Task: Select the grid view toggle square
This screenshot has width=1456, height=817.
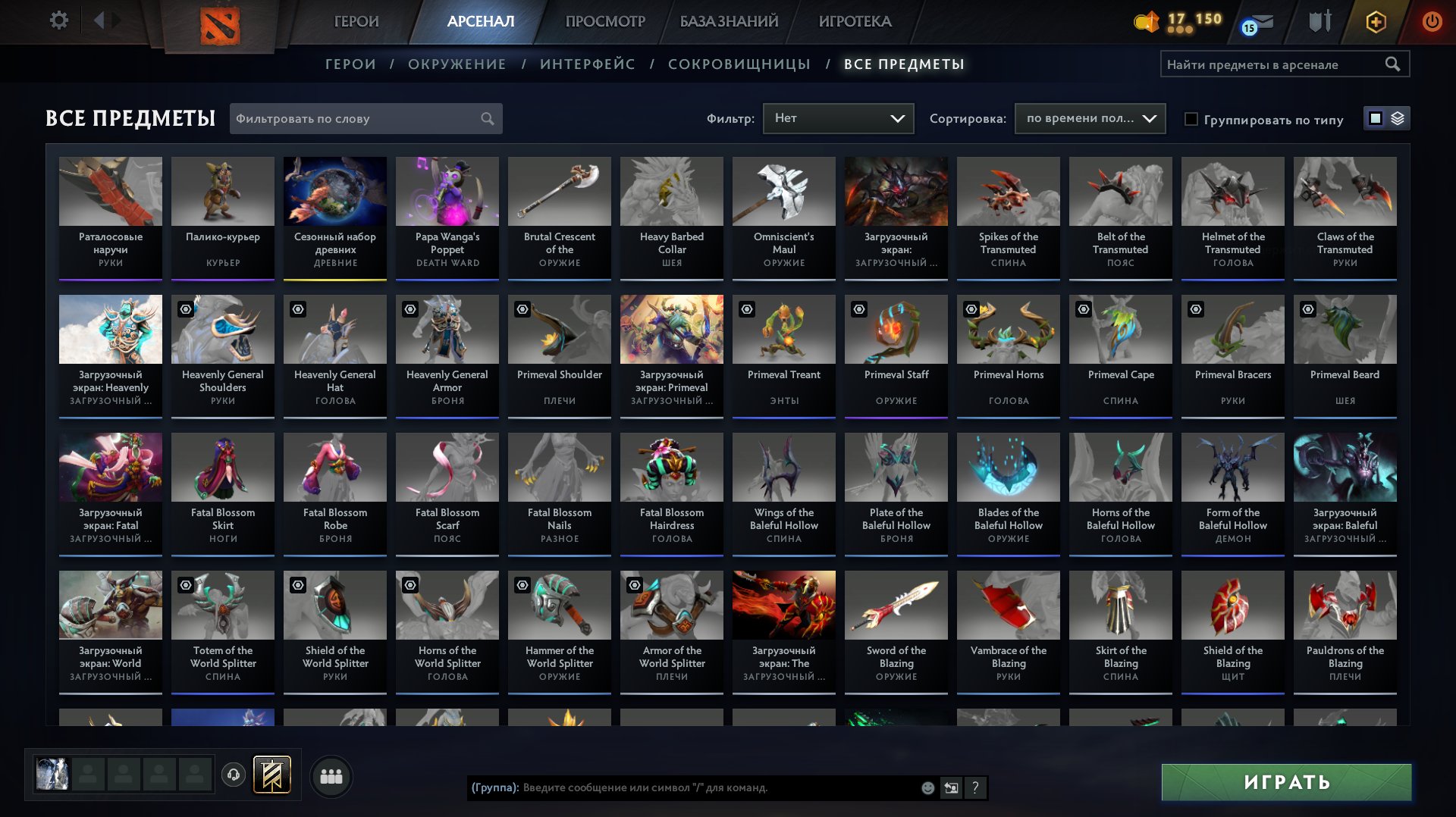Action: click(x=1373, y=118)
